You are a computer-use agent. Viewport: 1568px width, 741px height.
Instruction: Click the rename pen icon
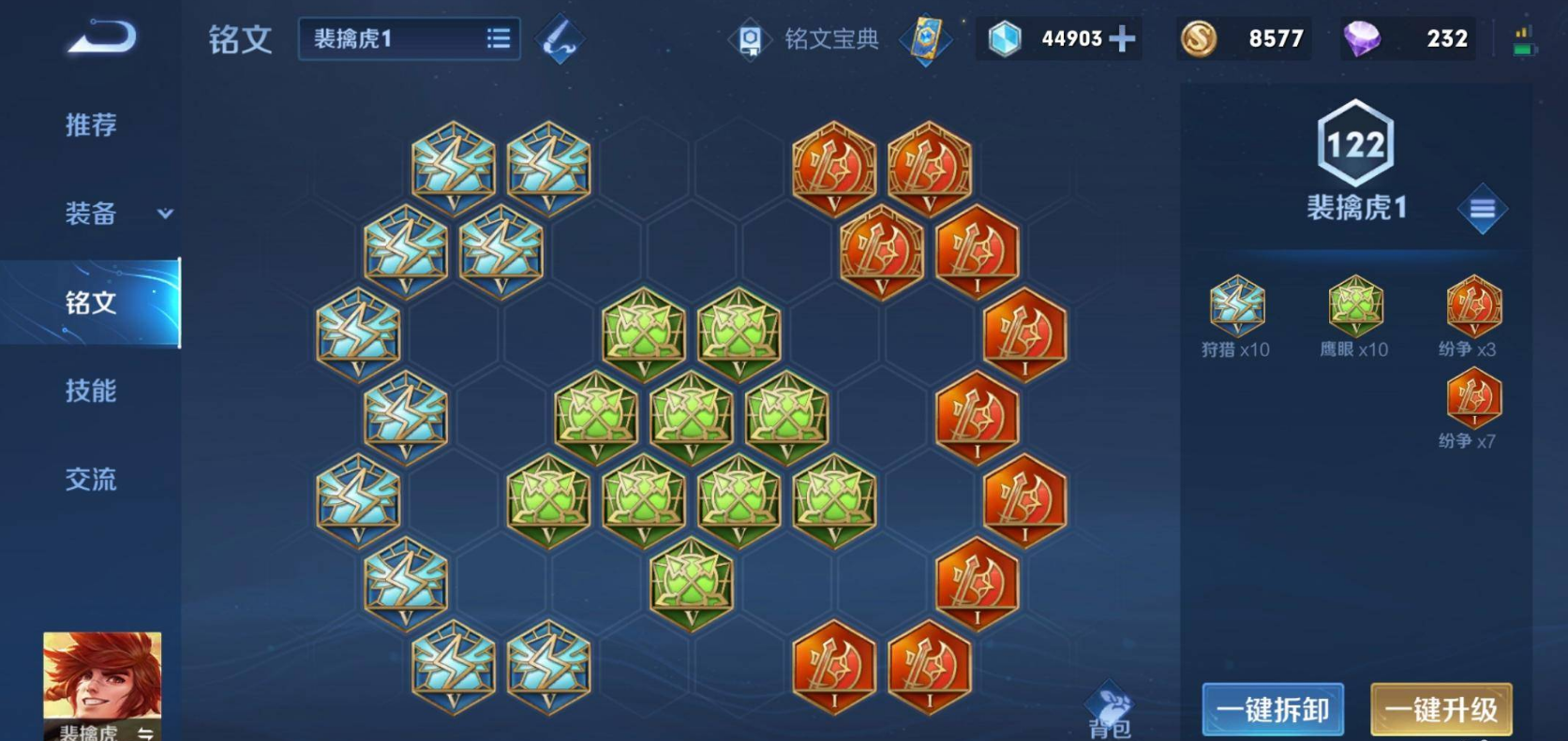tap(560, 39)
